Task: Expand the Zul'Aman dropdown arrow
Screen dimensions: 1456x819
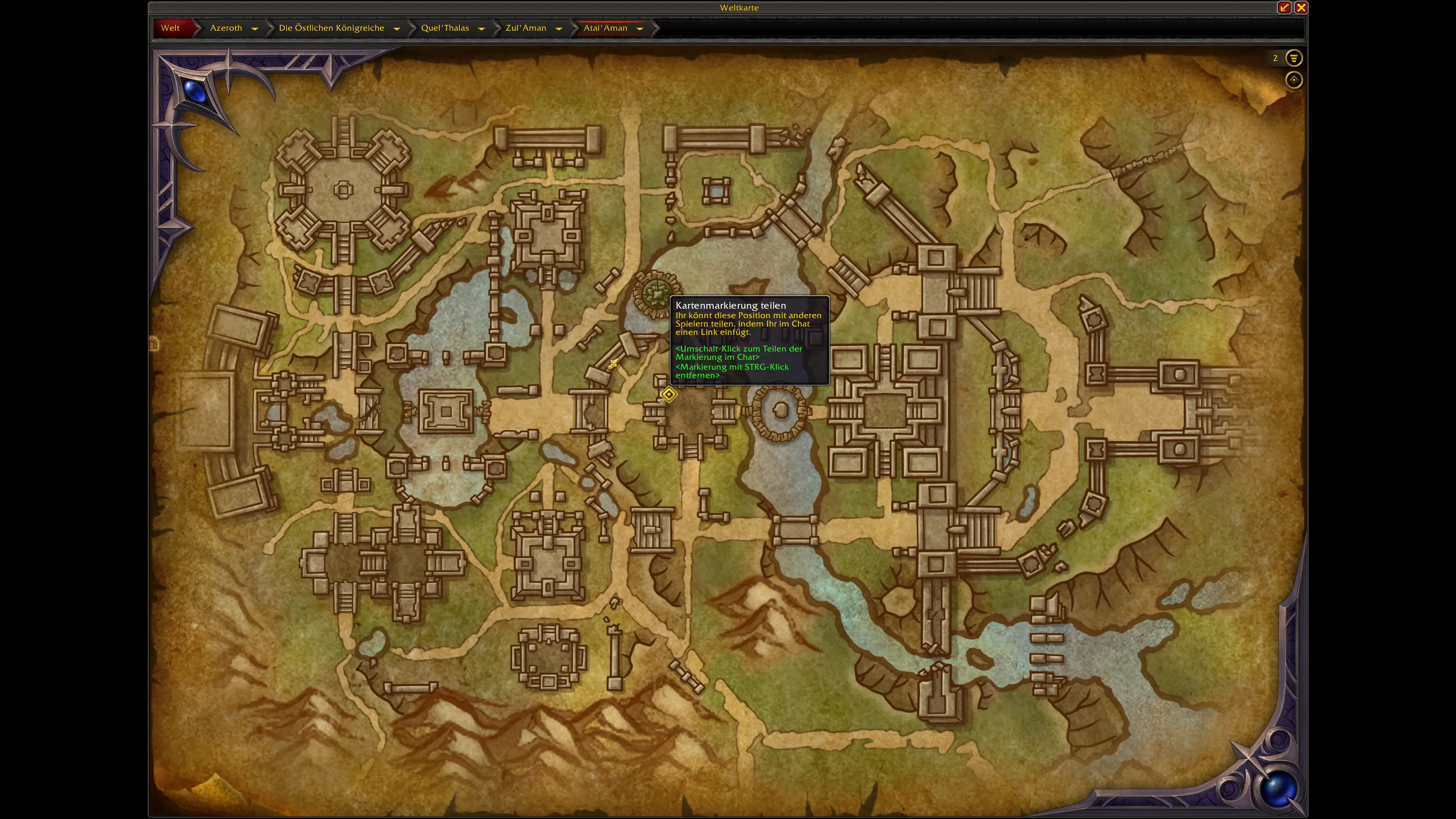Action: [x=559, y=28]
